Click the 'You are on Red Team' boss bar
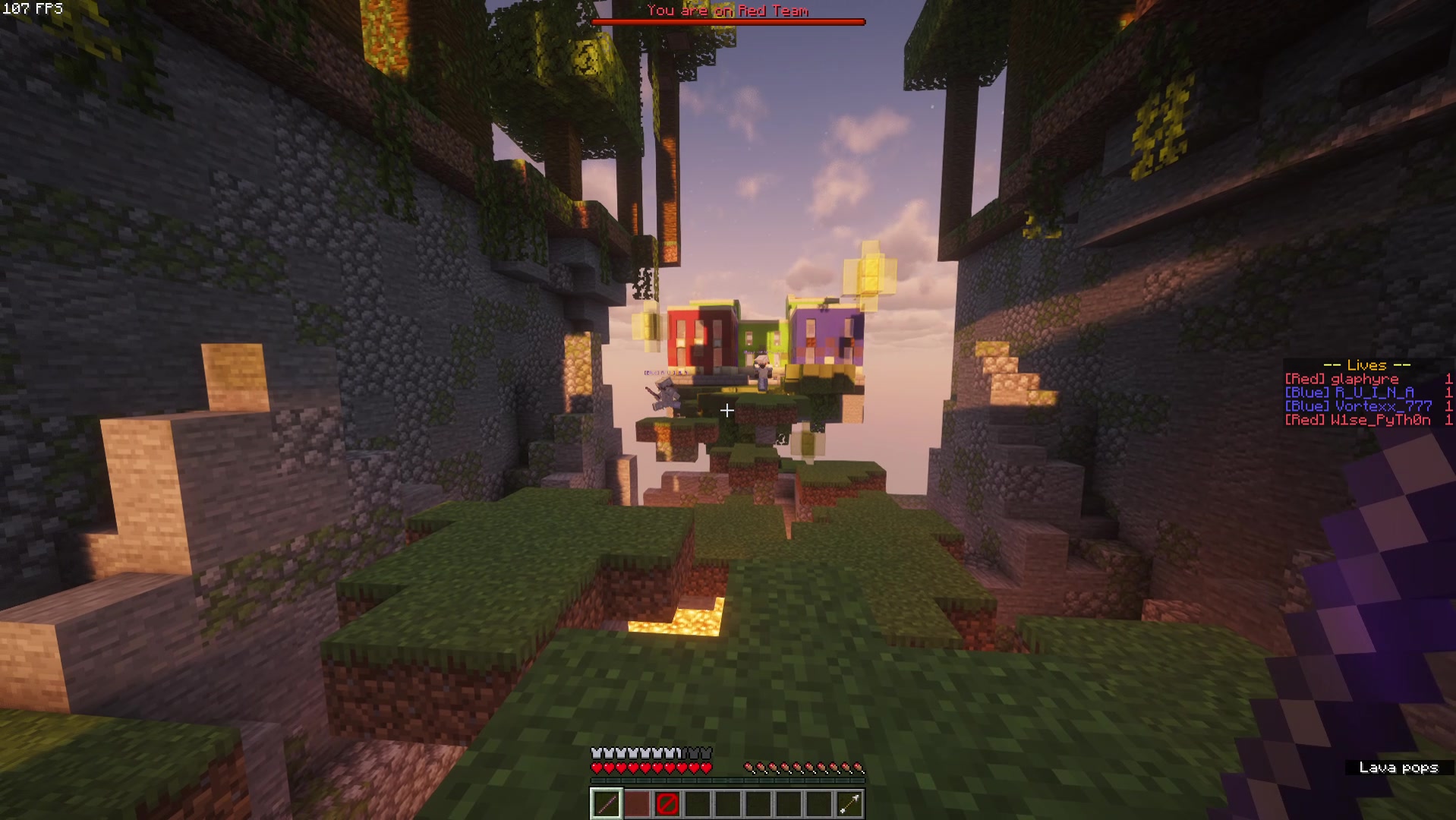1456x820 pixels. pos(726,11)
